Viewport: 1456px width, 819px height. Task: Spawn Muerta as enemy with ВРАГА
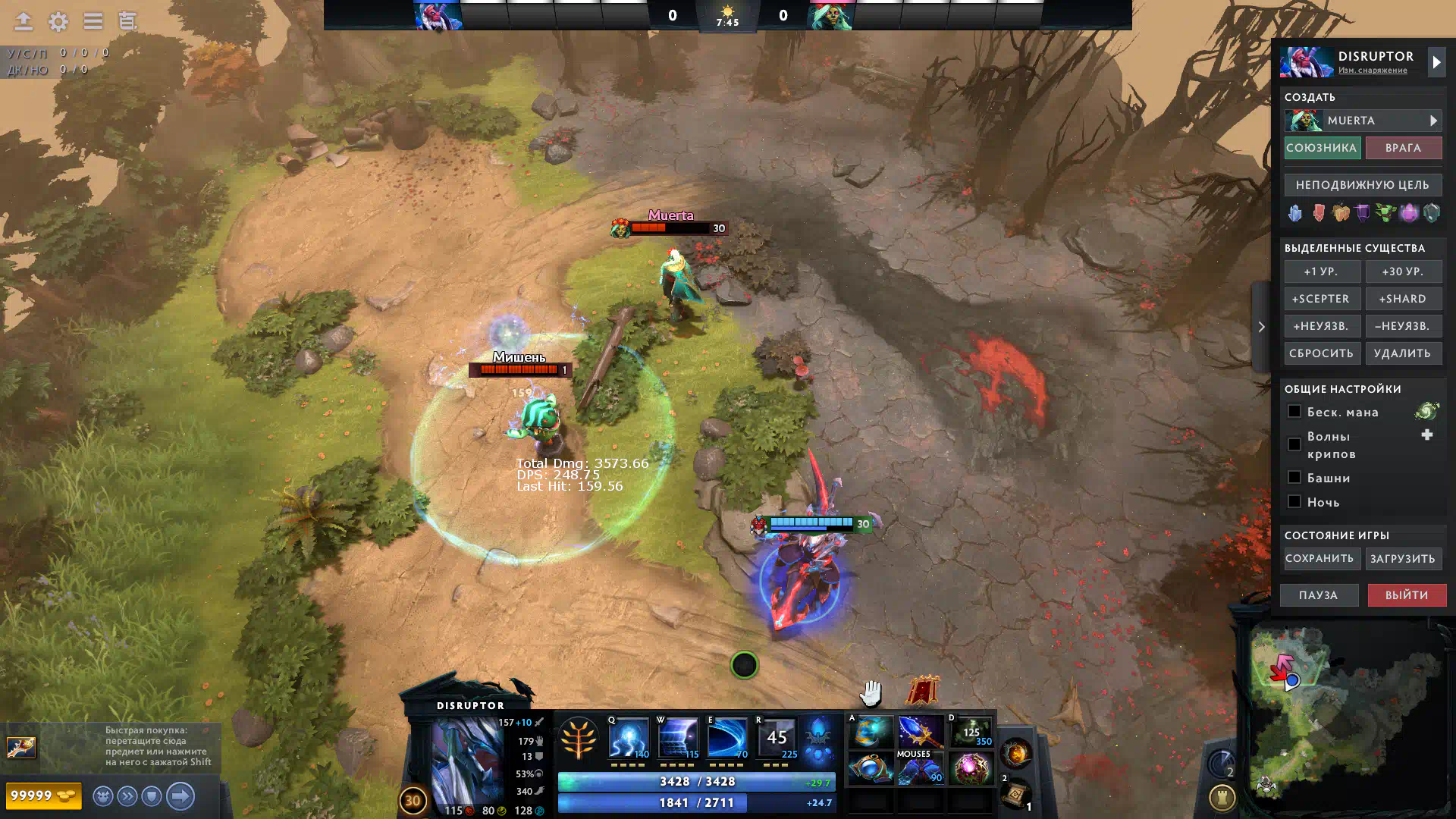click(1403, 148)
